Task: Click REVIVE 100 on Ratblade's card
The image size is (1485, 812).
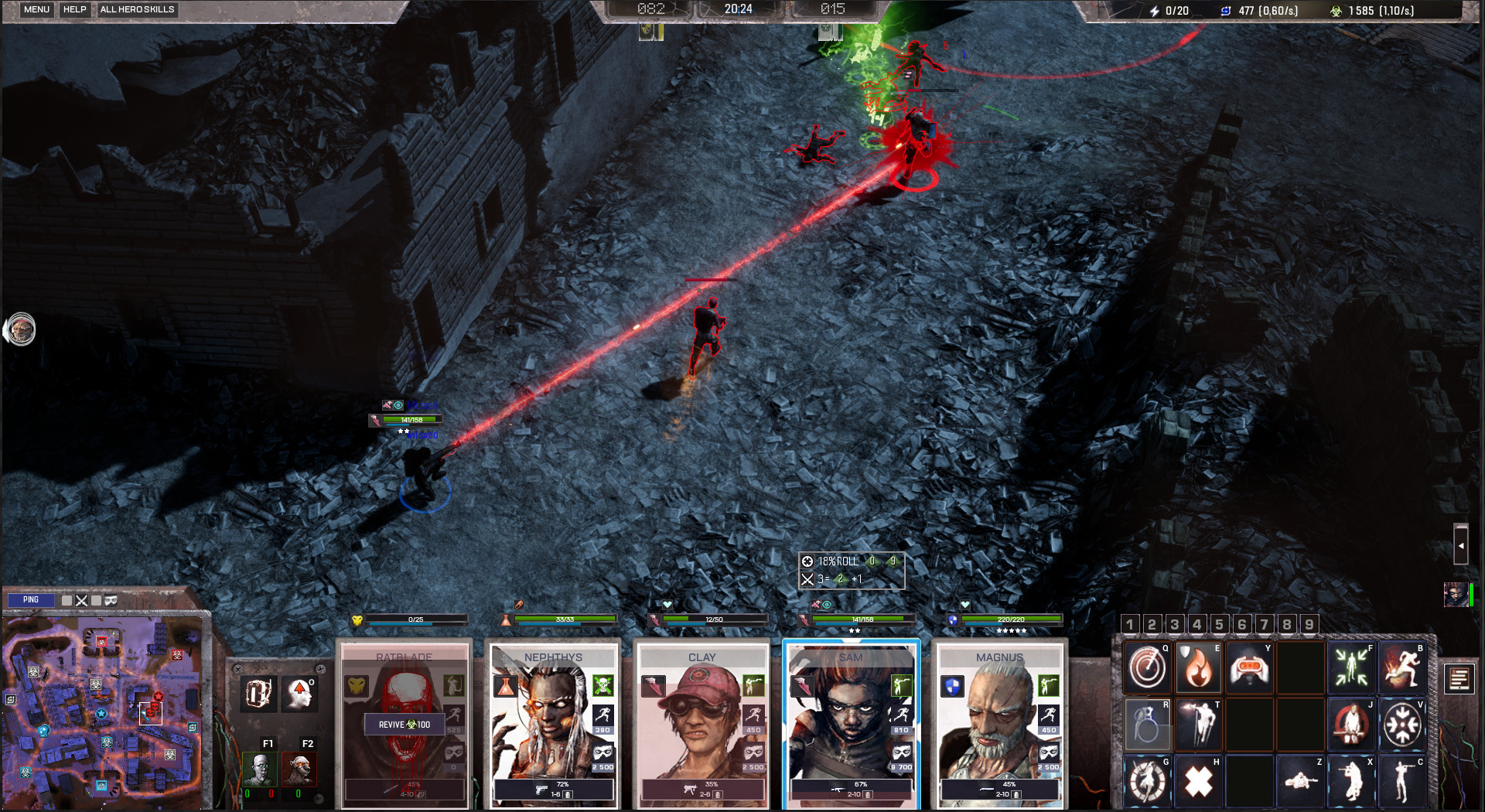Action: 404,725
